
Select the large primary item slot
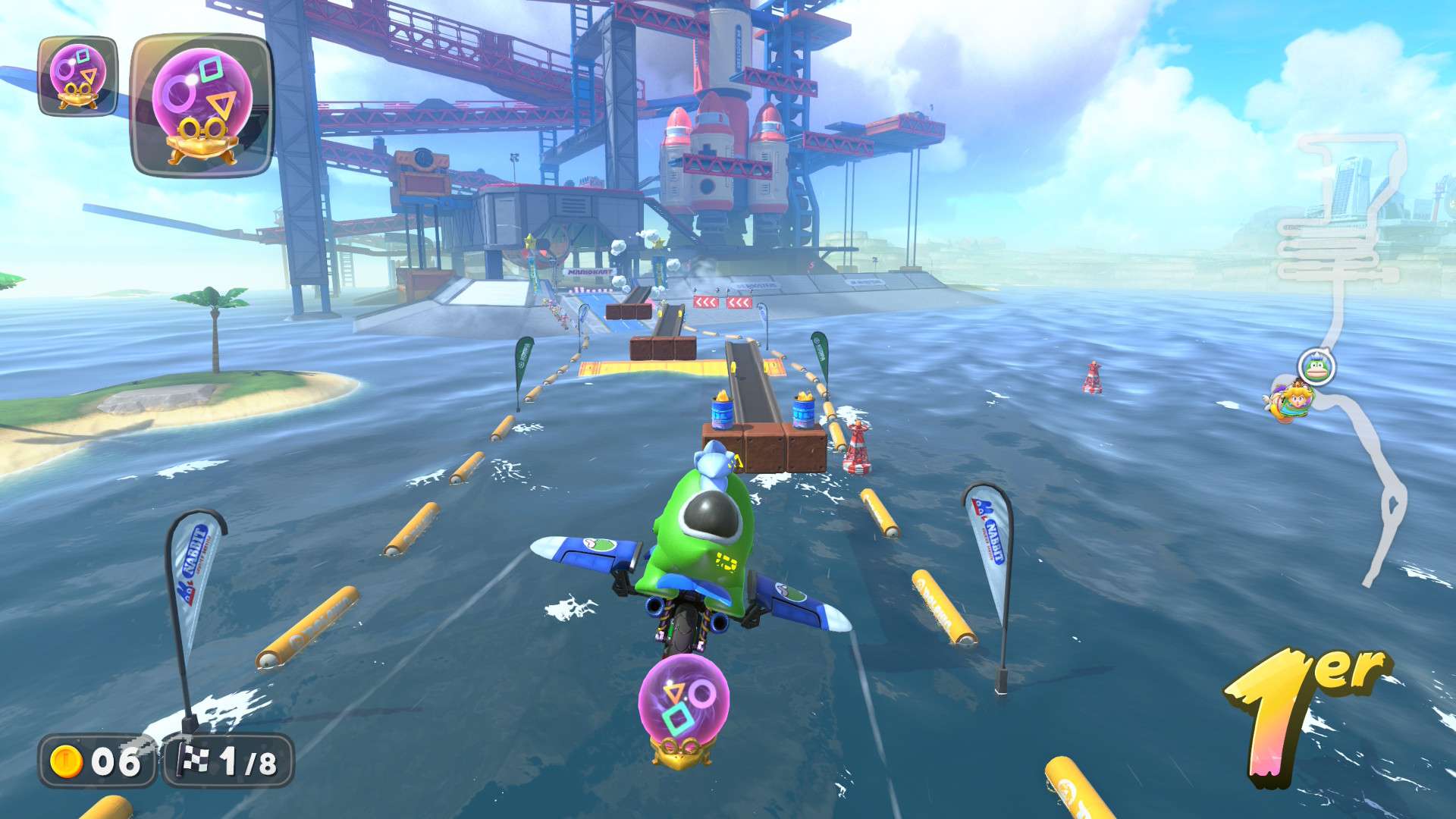coord(202,105)
